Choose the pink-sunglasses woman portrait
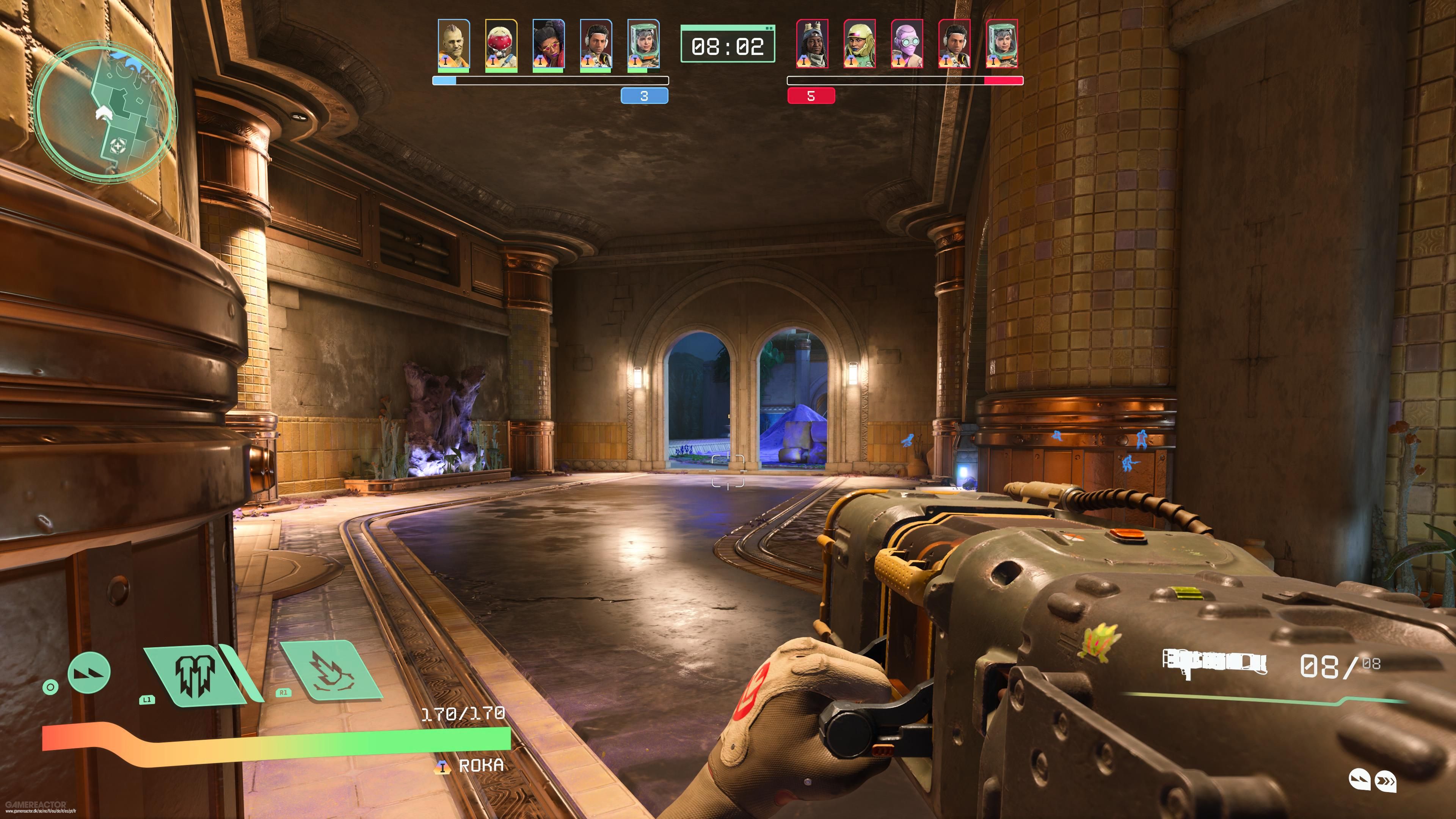 click(x=548, y=45)
